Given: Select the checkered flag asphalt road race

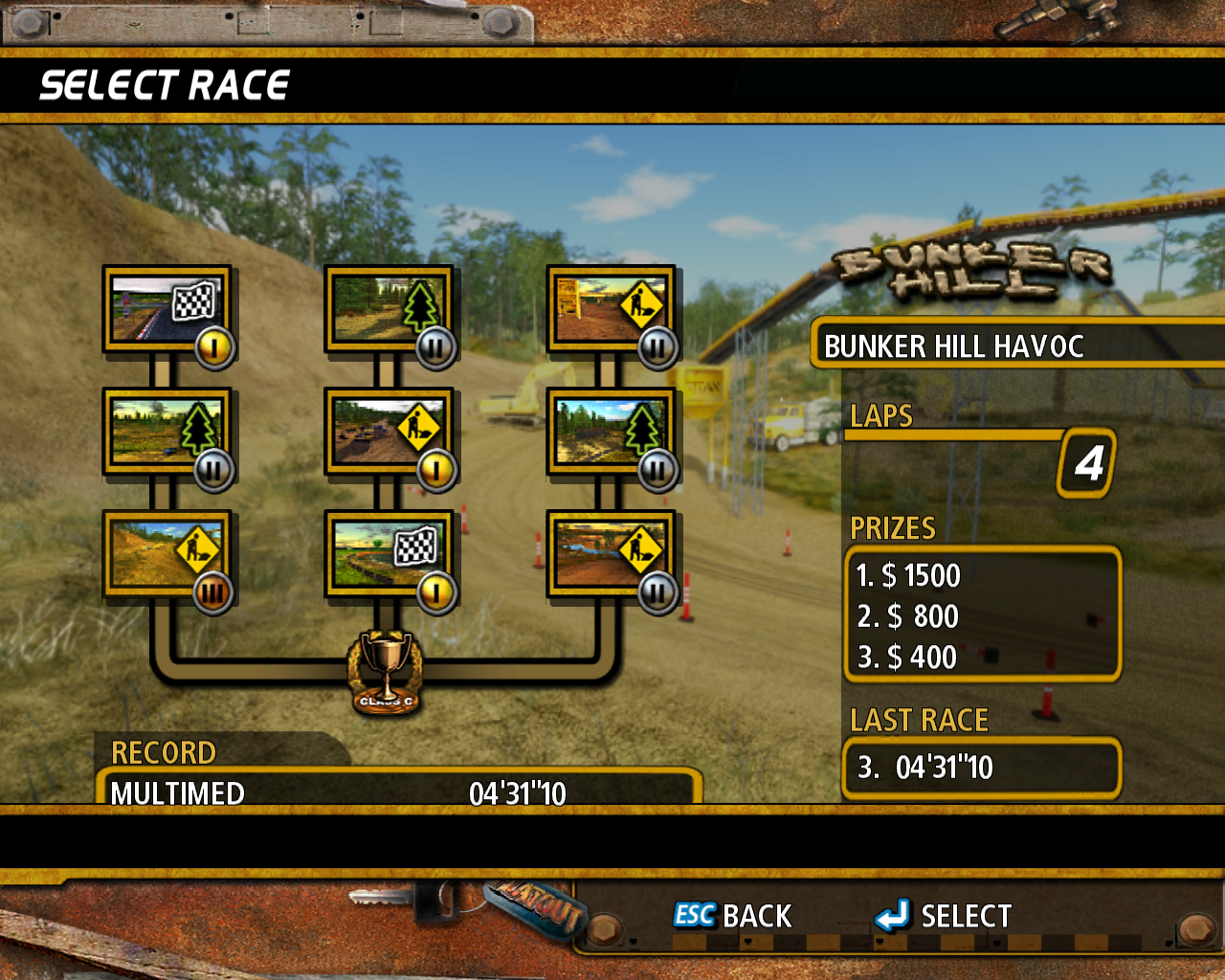Looking at the screenshot, I should (167, 309).
